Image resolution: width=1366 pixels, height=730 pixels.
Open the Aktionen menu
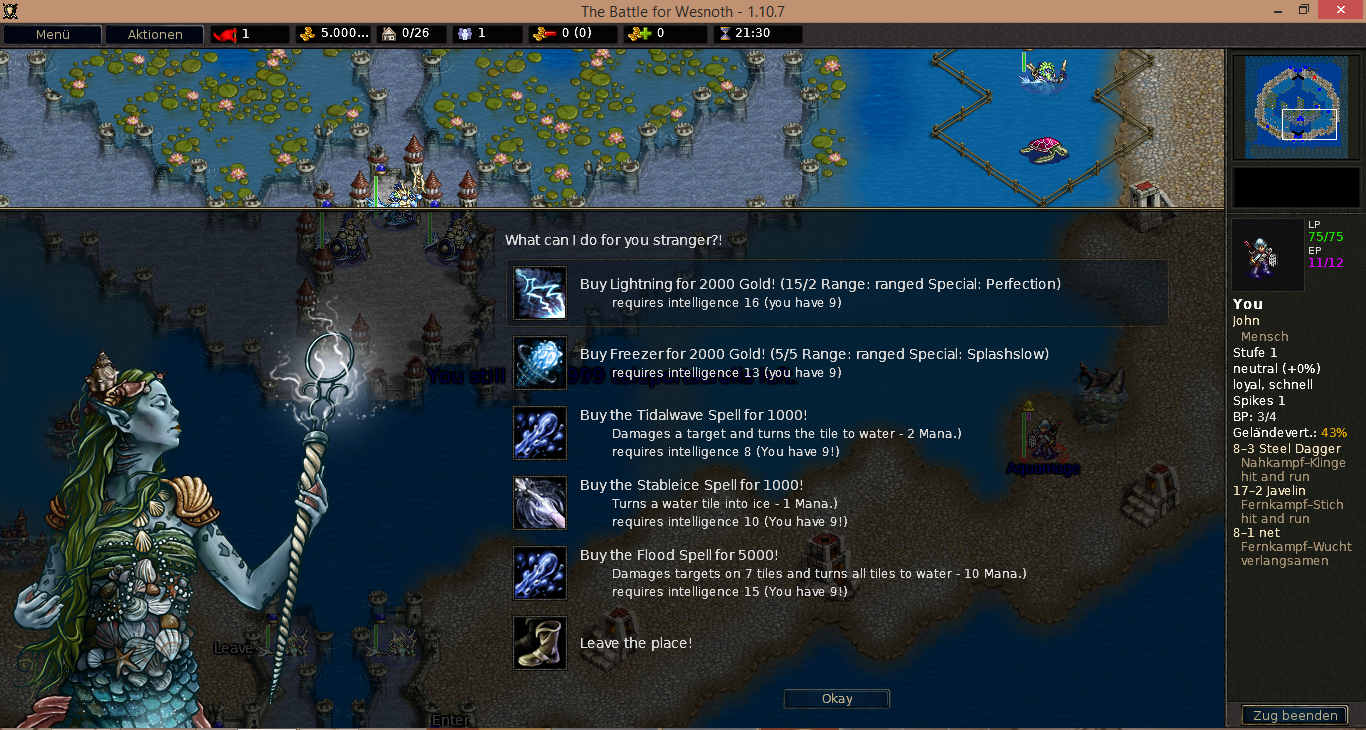click(154, 34)
